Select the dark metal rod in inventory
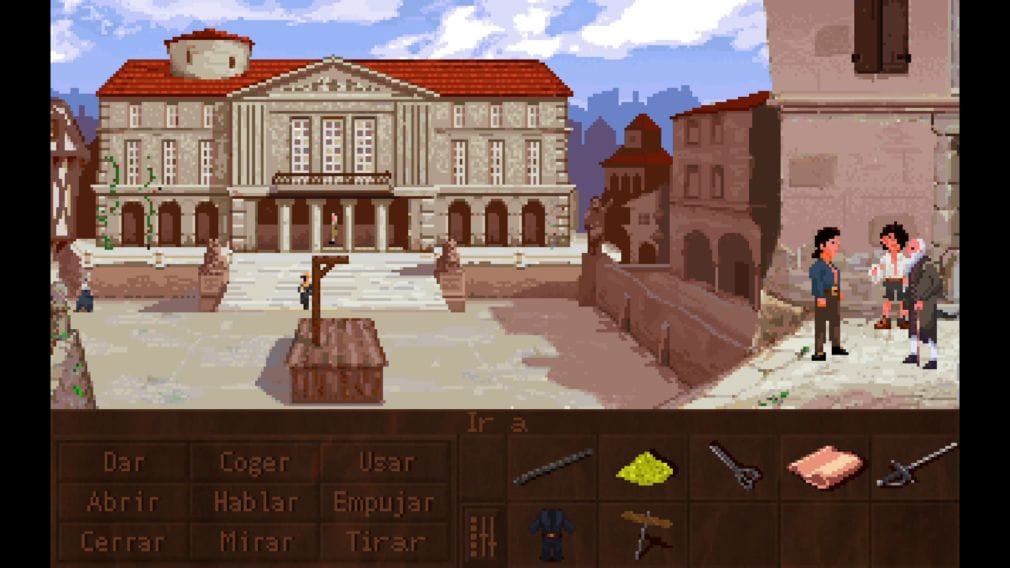1010x568 pixels. point(553,467)
